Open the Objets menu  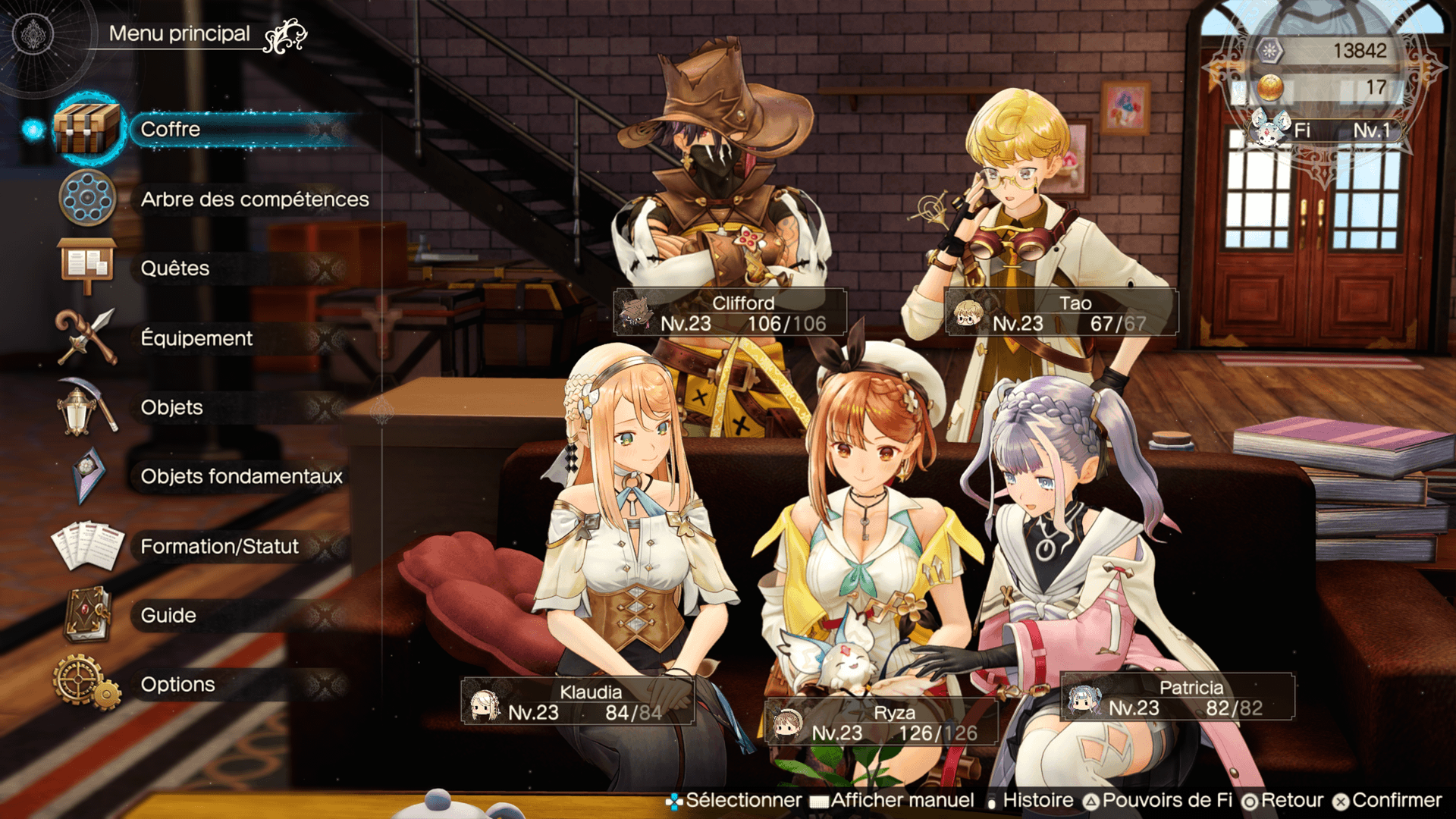(172, 407)
